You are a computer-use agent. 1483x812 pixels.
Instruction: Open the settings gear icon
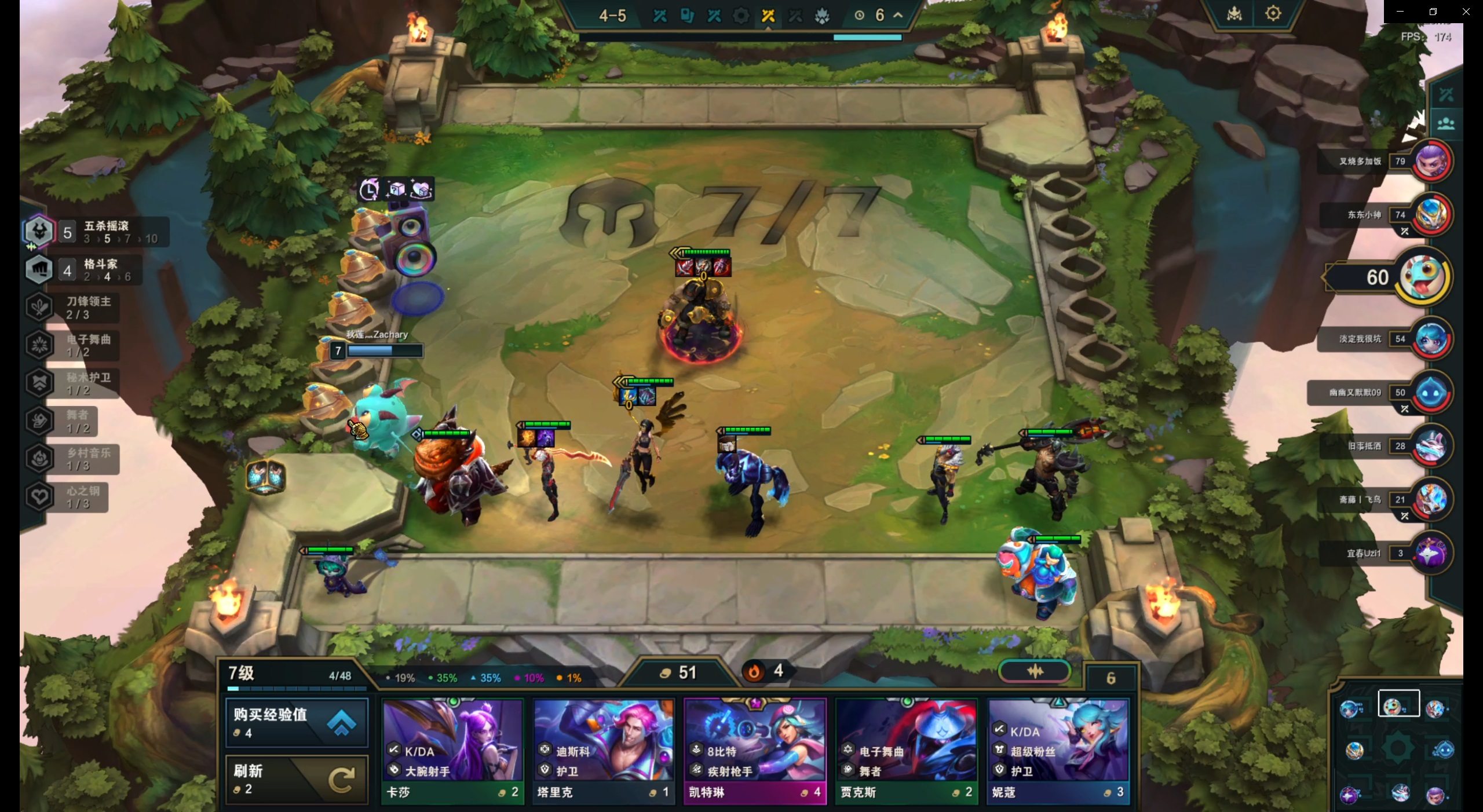pyautogui.click(x=1273, y=13)
